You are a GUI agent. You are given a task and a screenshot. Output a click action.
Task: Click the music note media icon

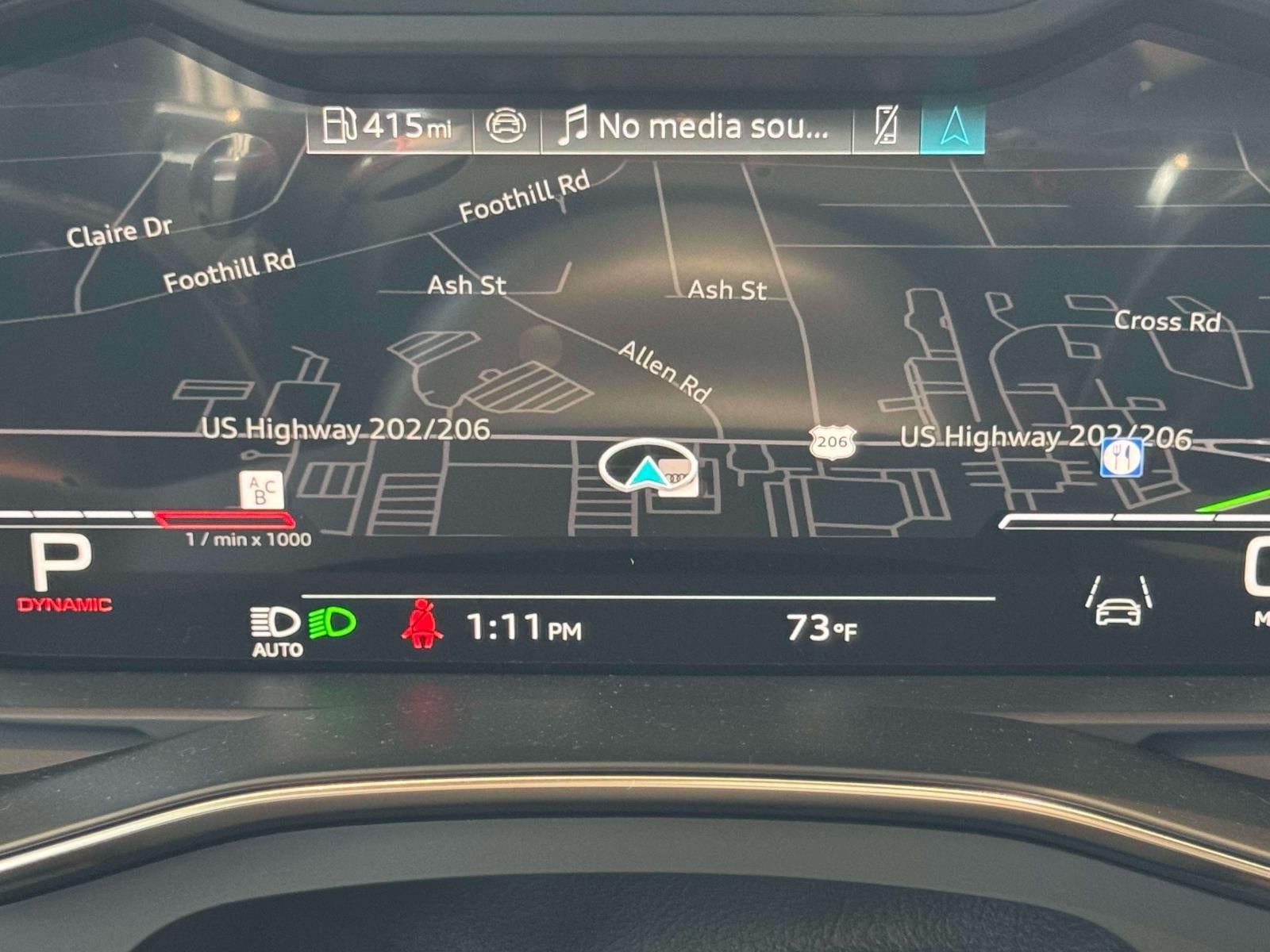point(573,125)
